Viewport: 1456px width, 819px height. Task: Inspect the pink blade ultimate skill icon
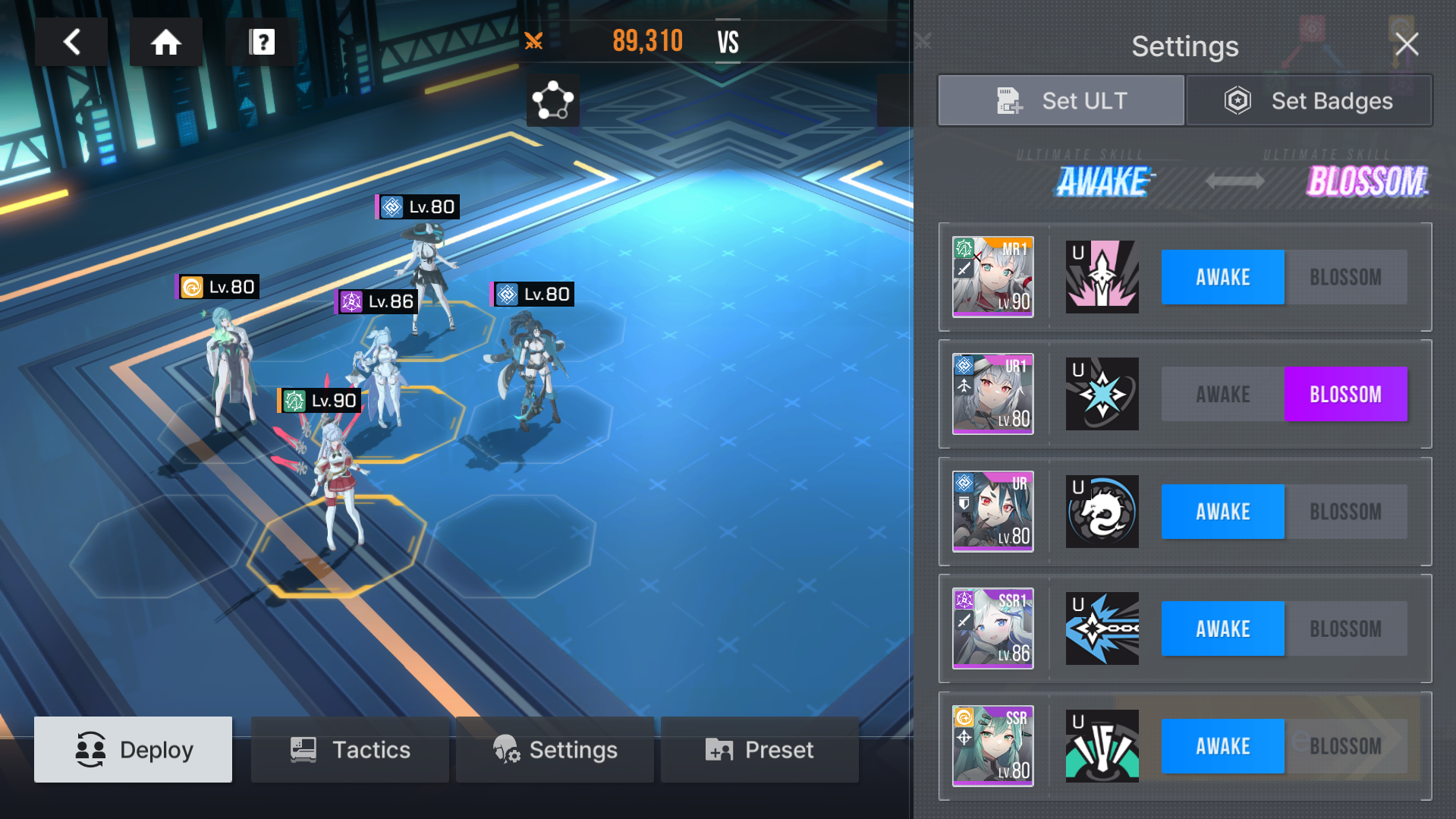click(1102, 277)
